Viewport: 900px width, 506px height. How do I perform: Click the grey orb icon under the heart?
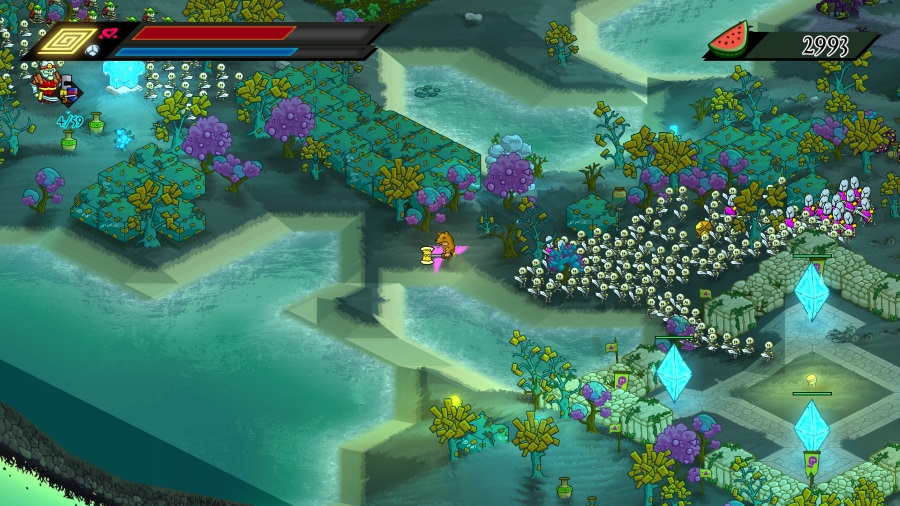point(91,51)
